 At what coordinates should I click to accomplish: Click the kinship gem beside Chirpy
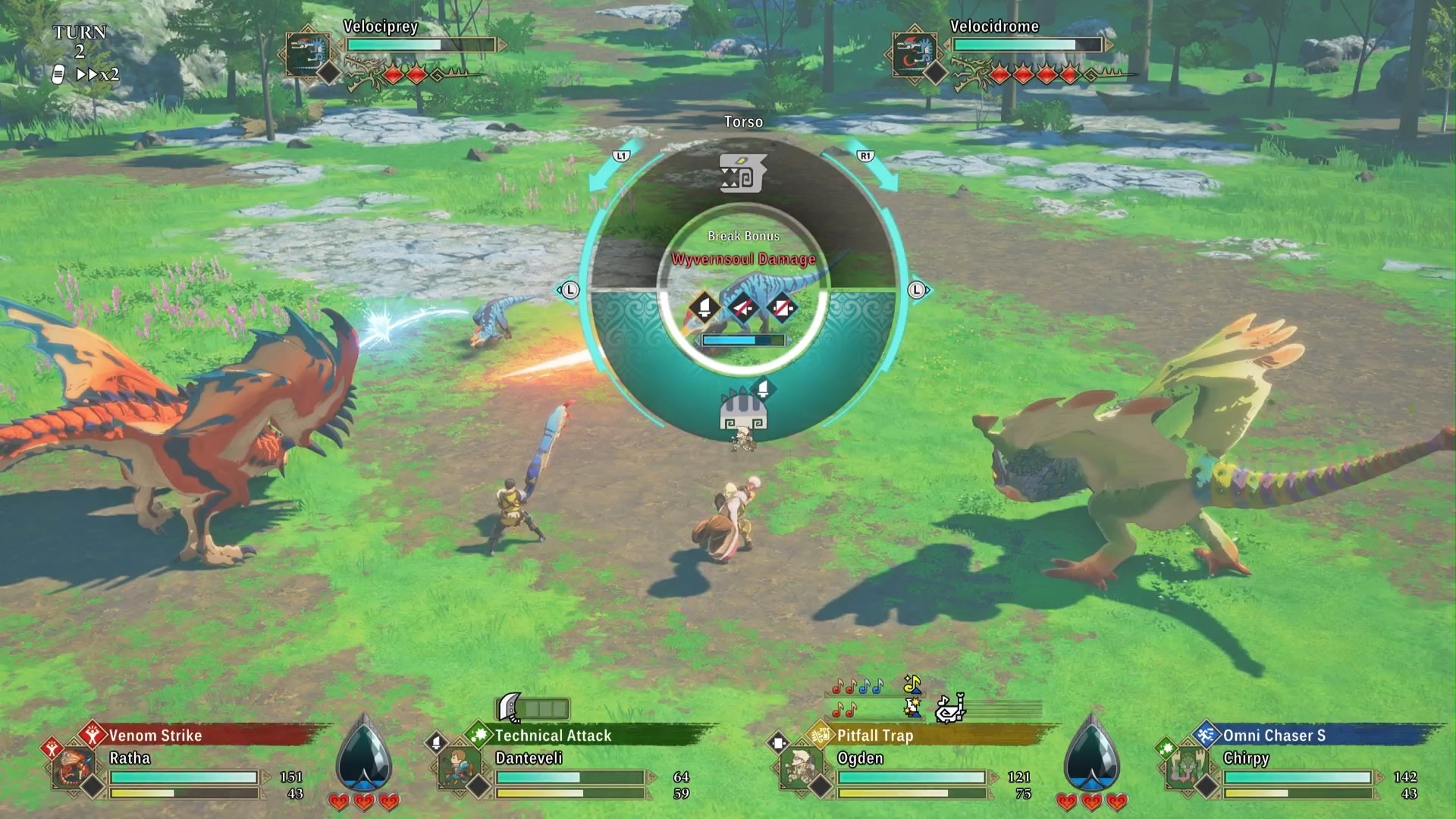click(x=1091, y=755)
